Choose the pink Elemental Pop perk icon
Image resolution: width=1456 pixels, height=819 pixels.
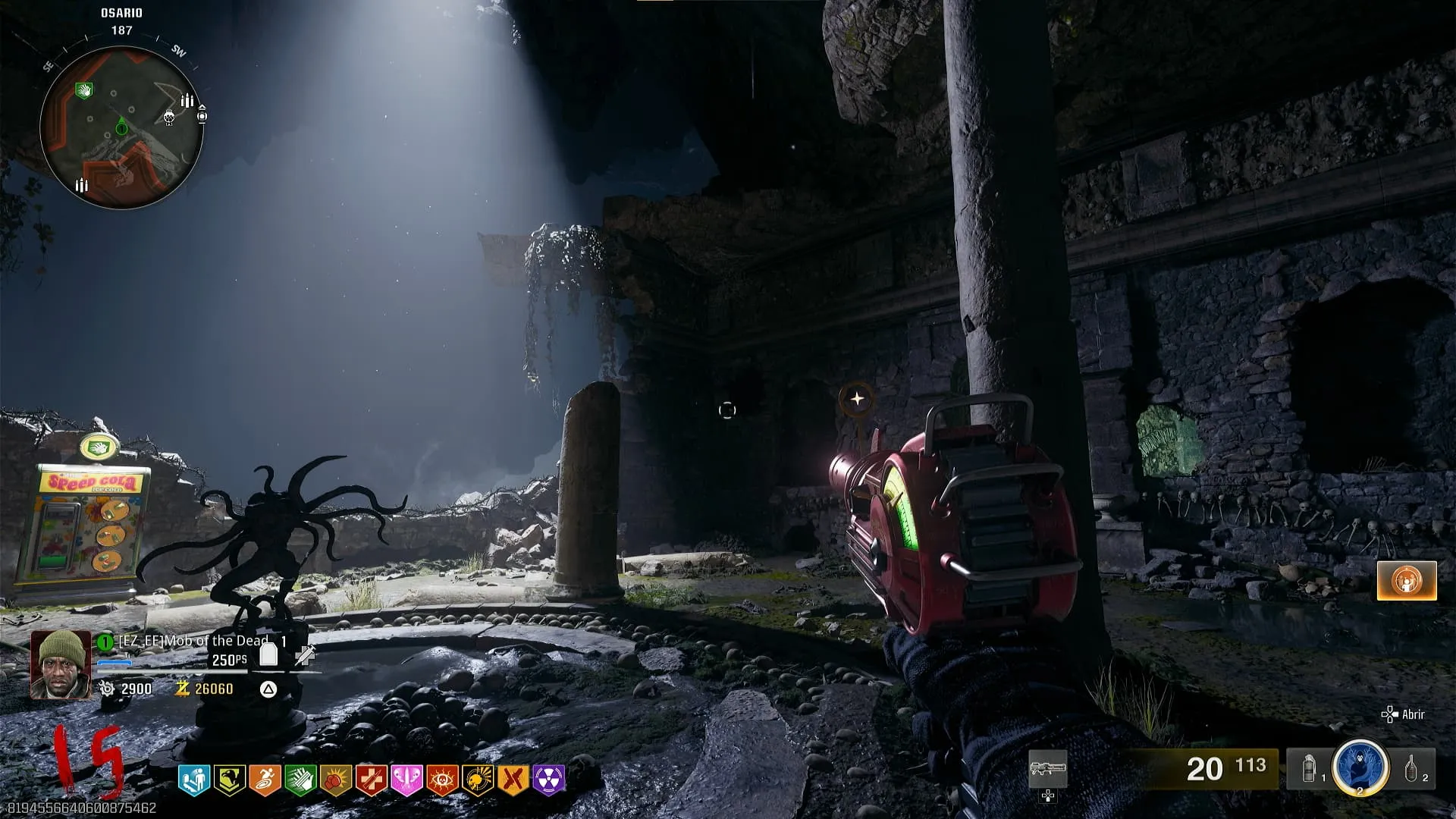(407, 780)
